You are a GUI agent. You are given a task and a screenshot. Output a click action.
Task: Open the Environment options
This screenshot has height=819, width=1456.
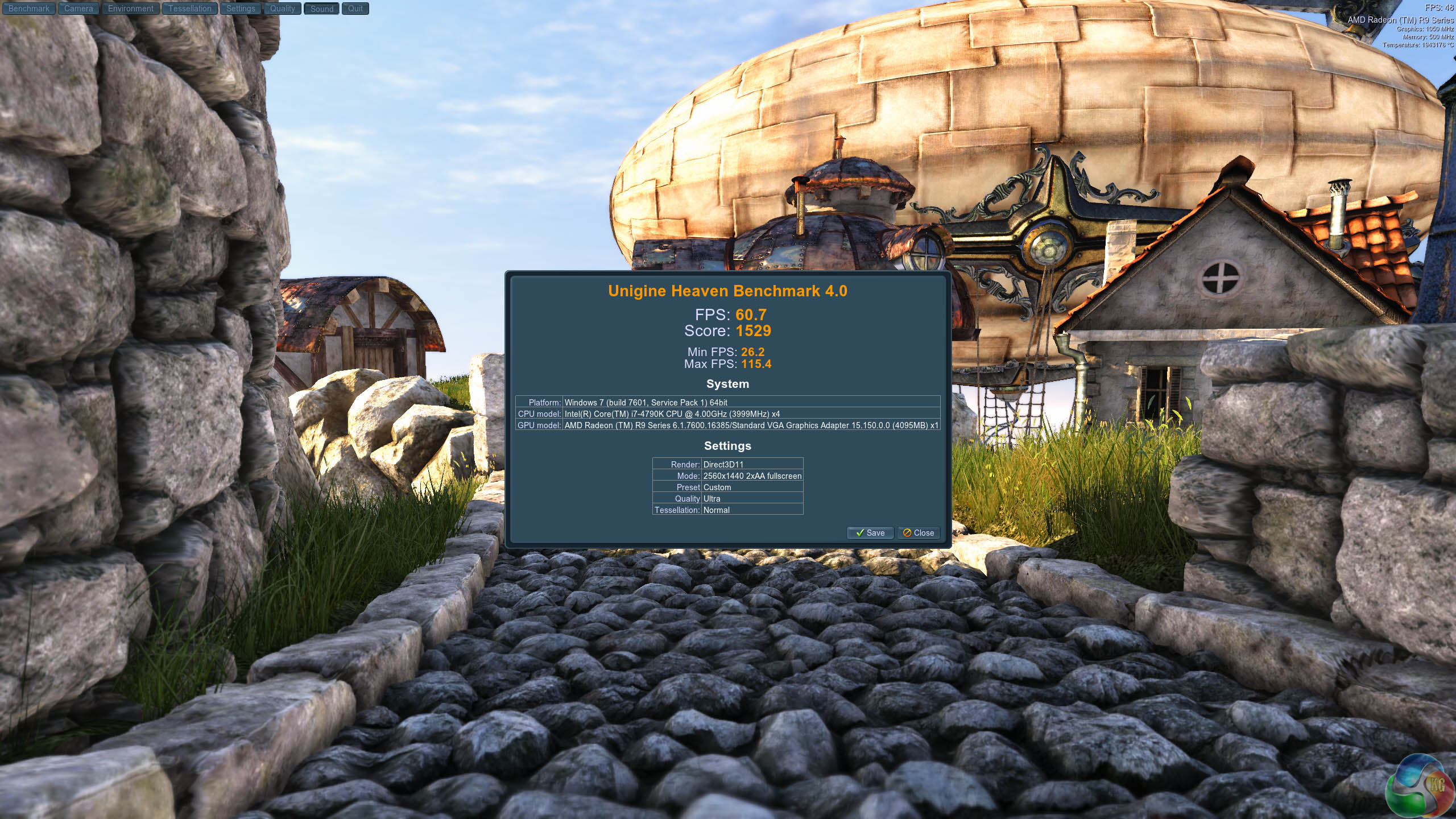(130, 9)
